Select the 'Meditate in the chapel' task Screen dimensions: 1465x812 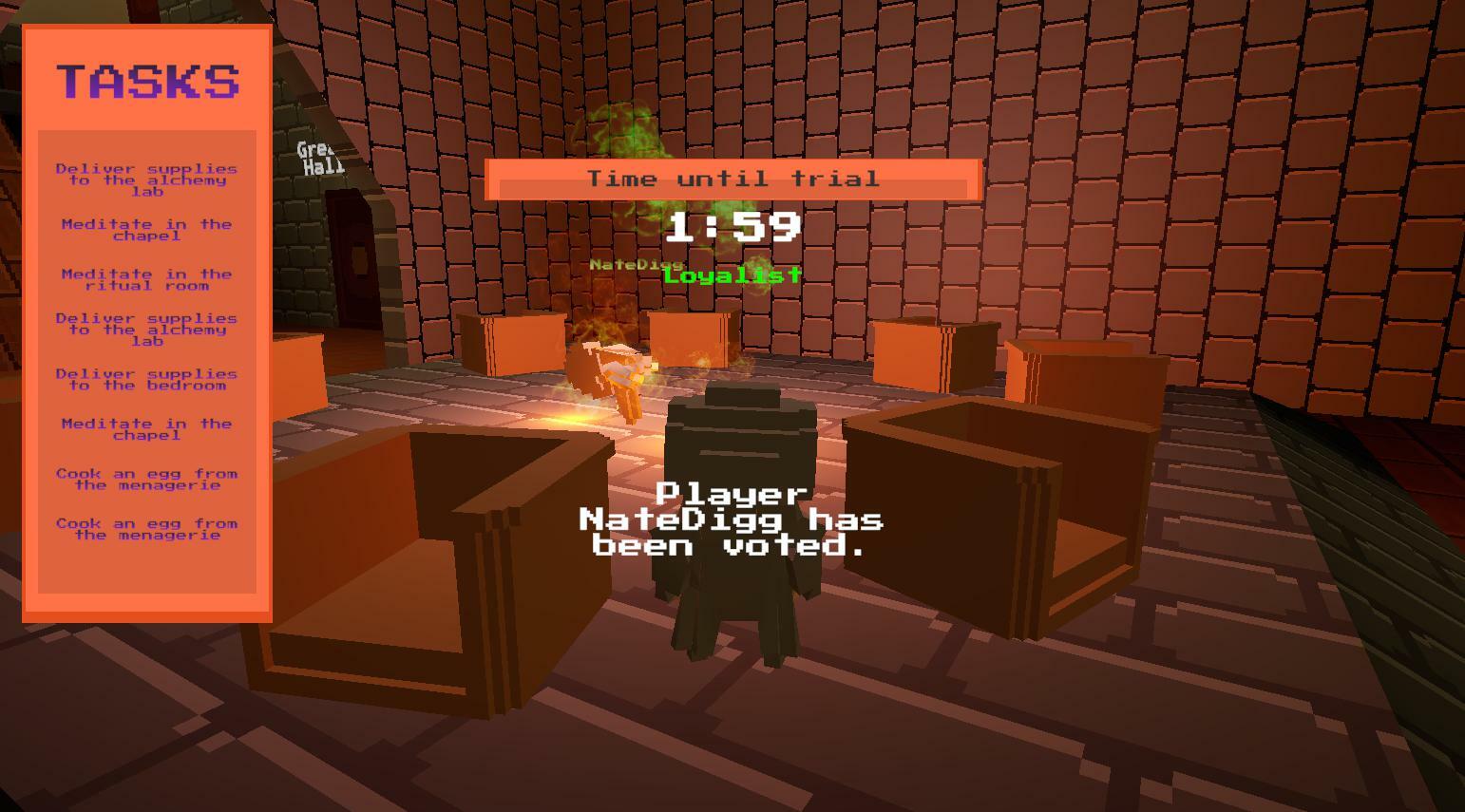click(145, 230)
